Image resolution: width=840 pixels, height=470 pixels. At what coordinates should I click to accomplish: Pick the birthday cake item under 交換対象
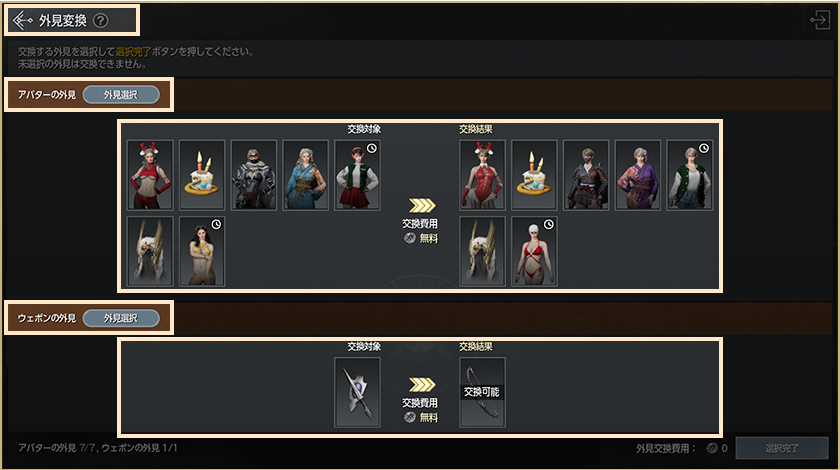(202, 174)
